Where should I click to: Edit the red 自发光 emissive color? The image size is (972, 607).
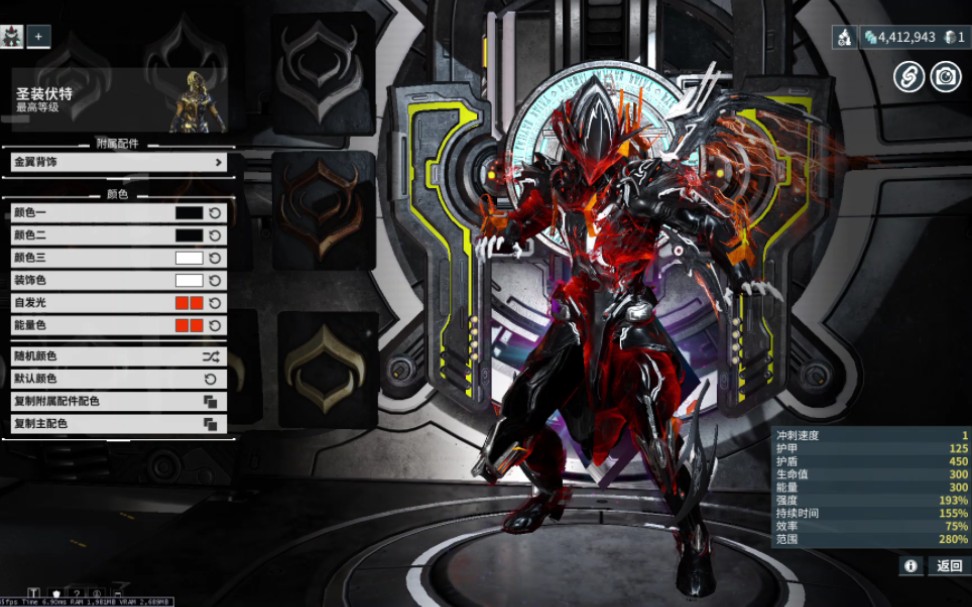point(189,303)
